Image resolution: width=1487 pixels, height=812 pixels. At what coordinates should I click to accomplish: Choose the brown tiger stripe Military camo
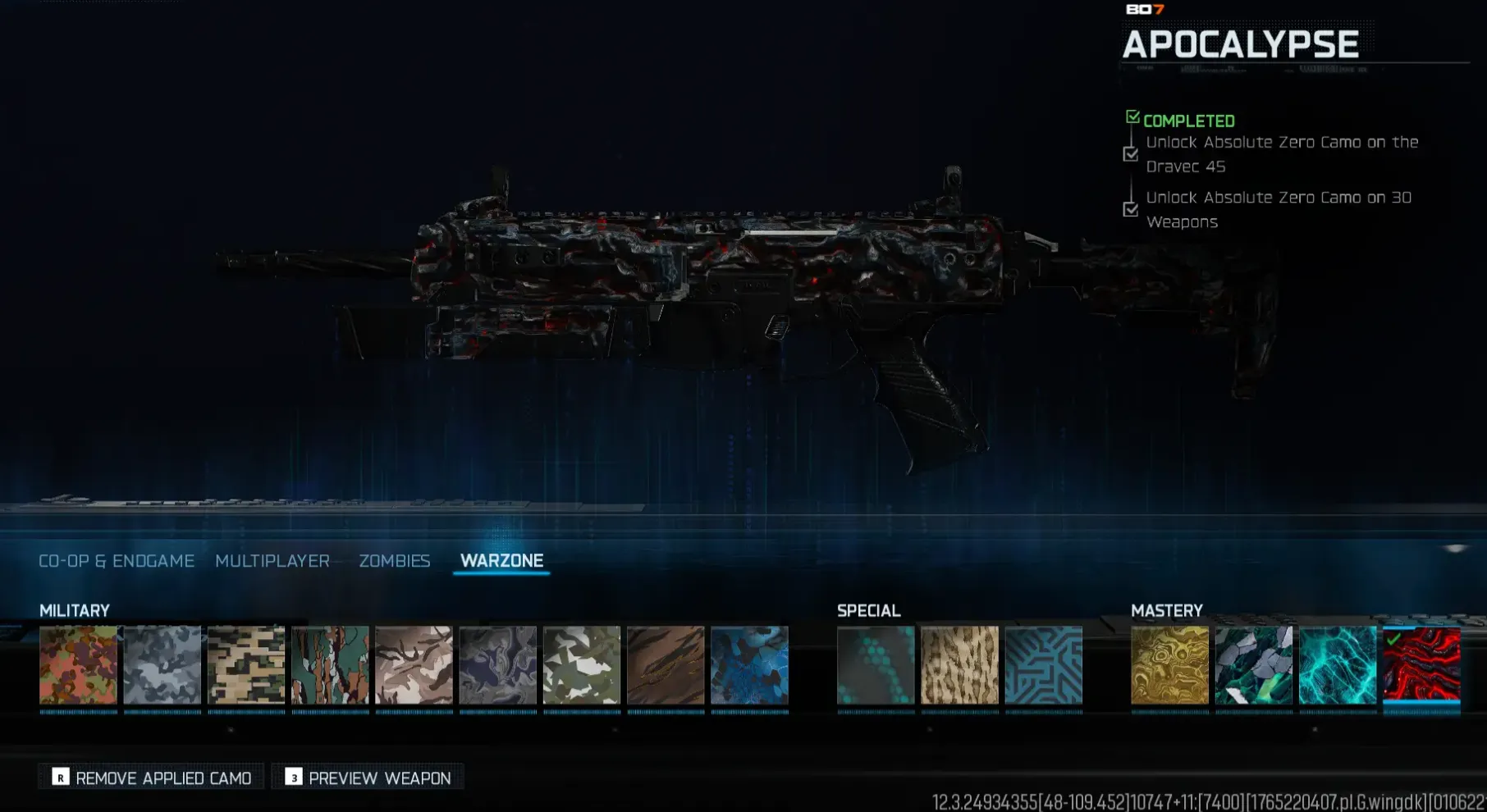[x=666, y=664]
